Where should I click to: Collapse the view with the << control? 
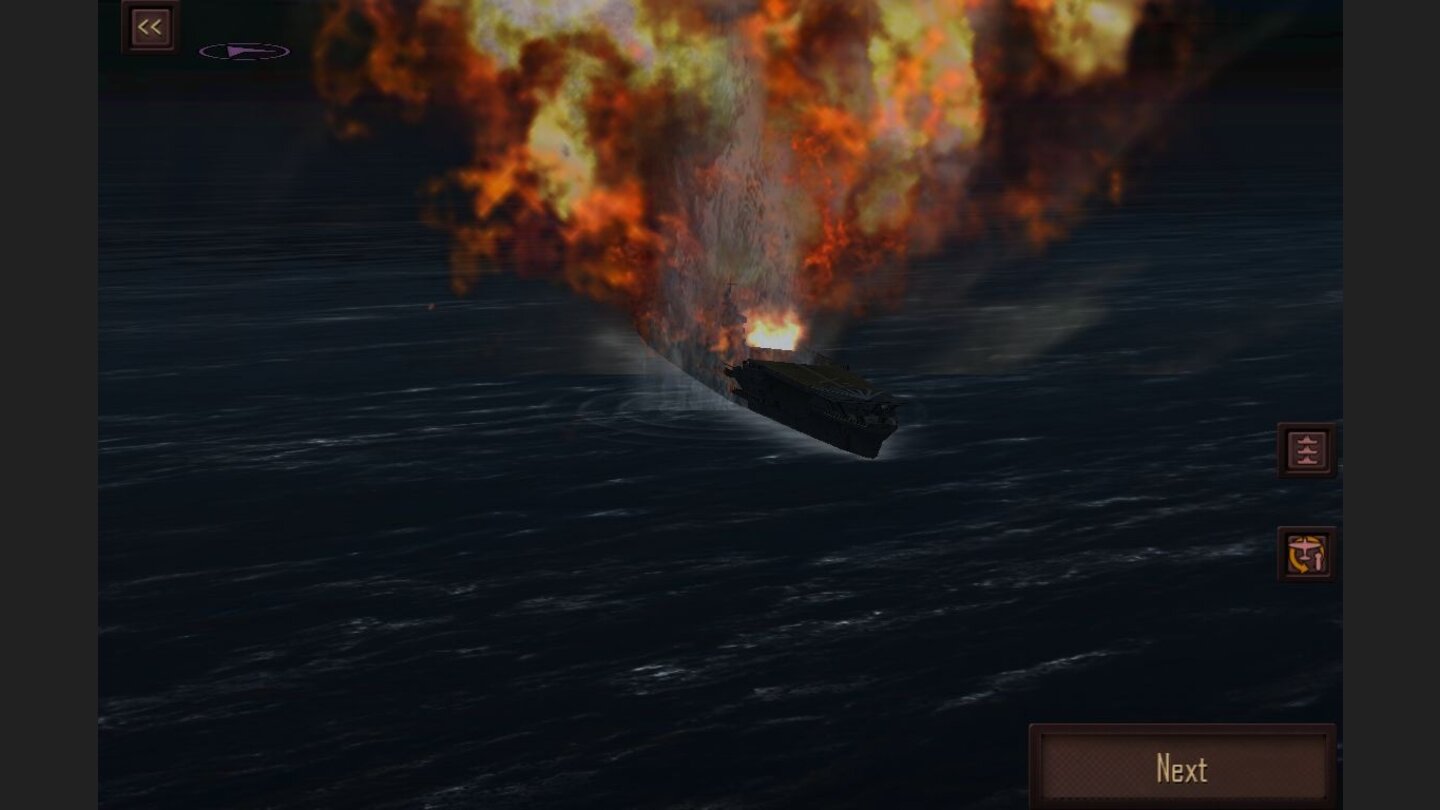point(150,26)
